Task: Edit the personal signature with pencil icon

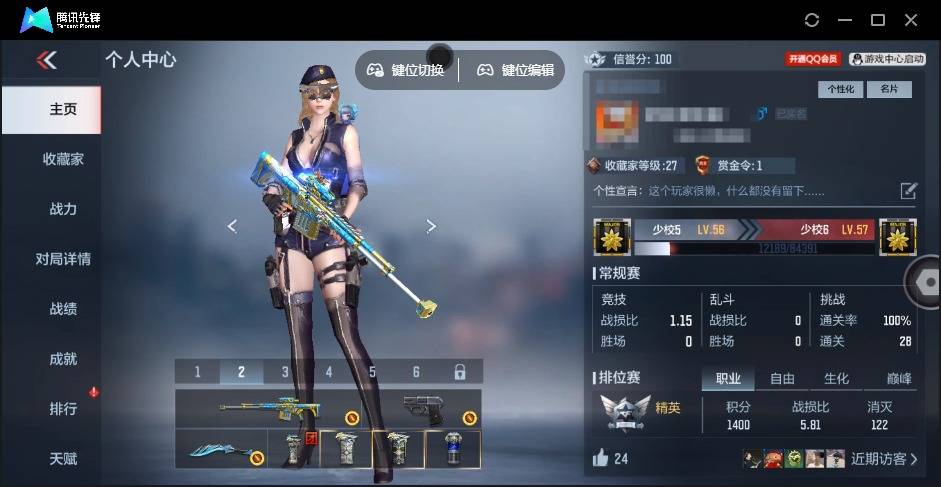Action: (x=908, y=190)
